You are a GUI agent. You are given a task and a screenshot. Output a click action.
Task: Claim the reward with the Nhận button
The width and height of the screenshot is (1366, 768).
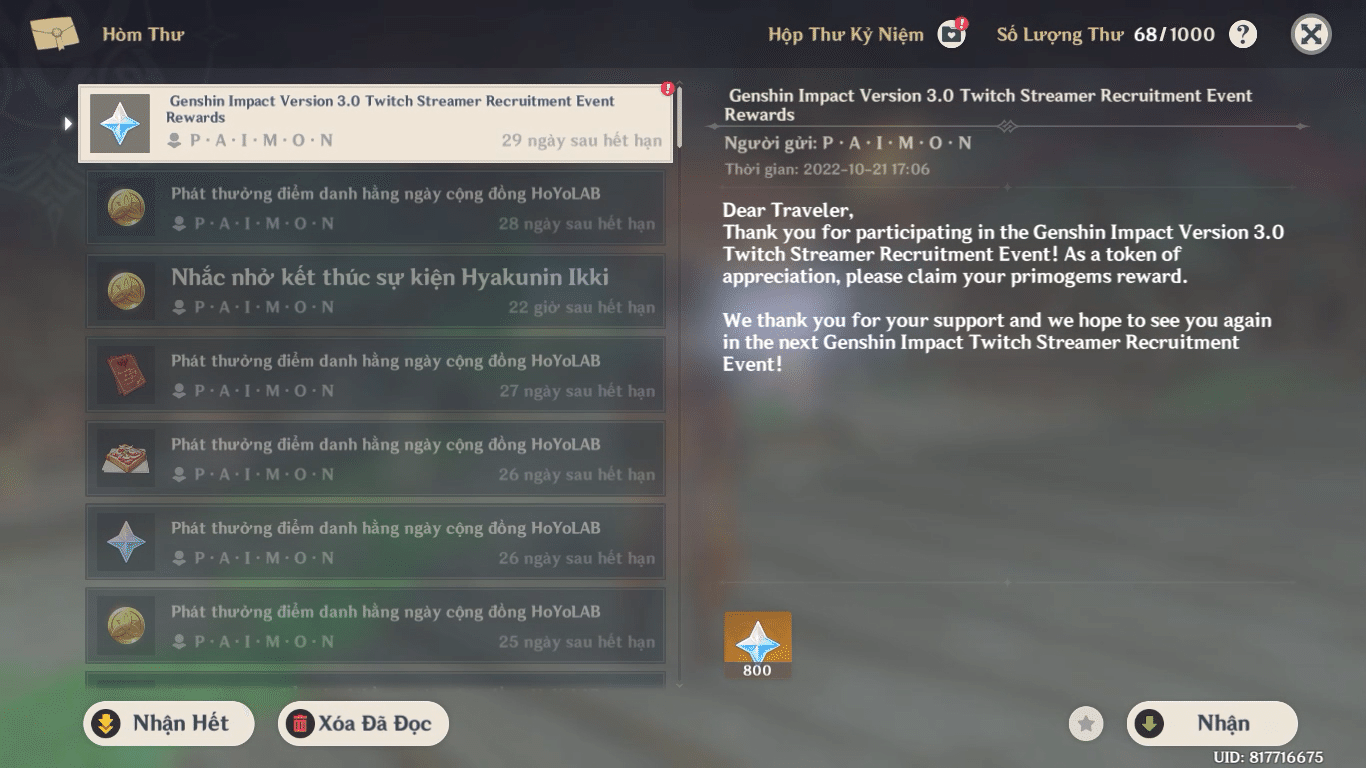click(1211, 723)
